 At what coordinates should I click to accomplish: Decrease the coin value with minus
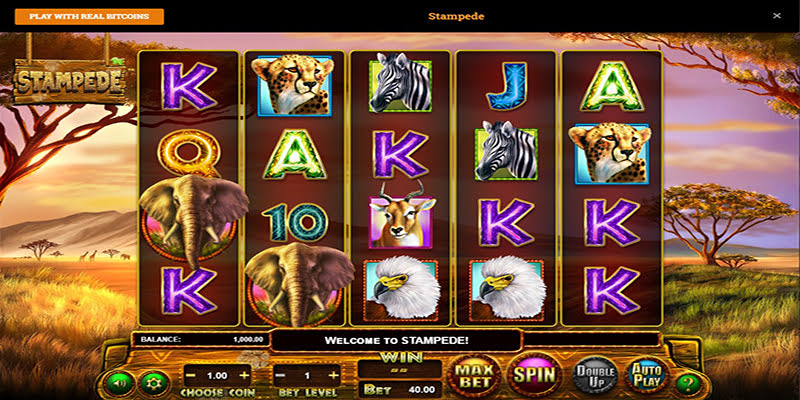click(x=190, y=375)
